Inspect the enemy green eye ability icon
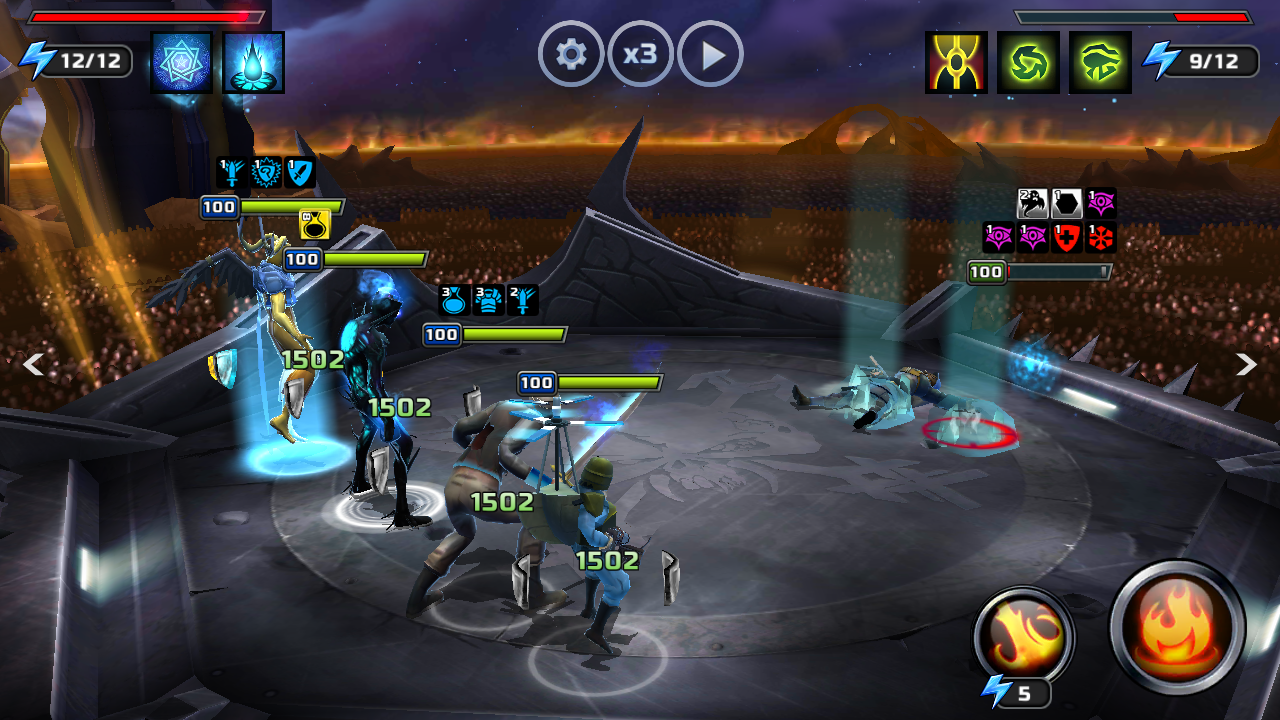Image resolution: width=1280 pixels, height=720 pixels. [1100, 62]
